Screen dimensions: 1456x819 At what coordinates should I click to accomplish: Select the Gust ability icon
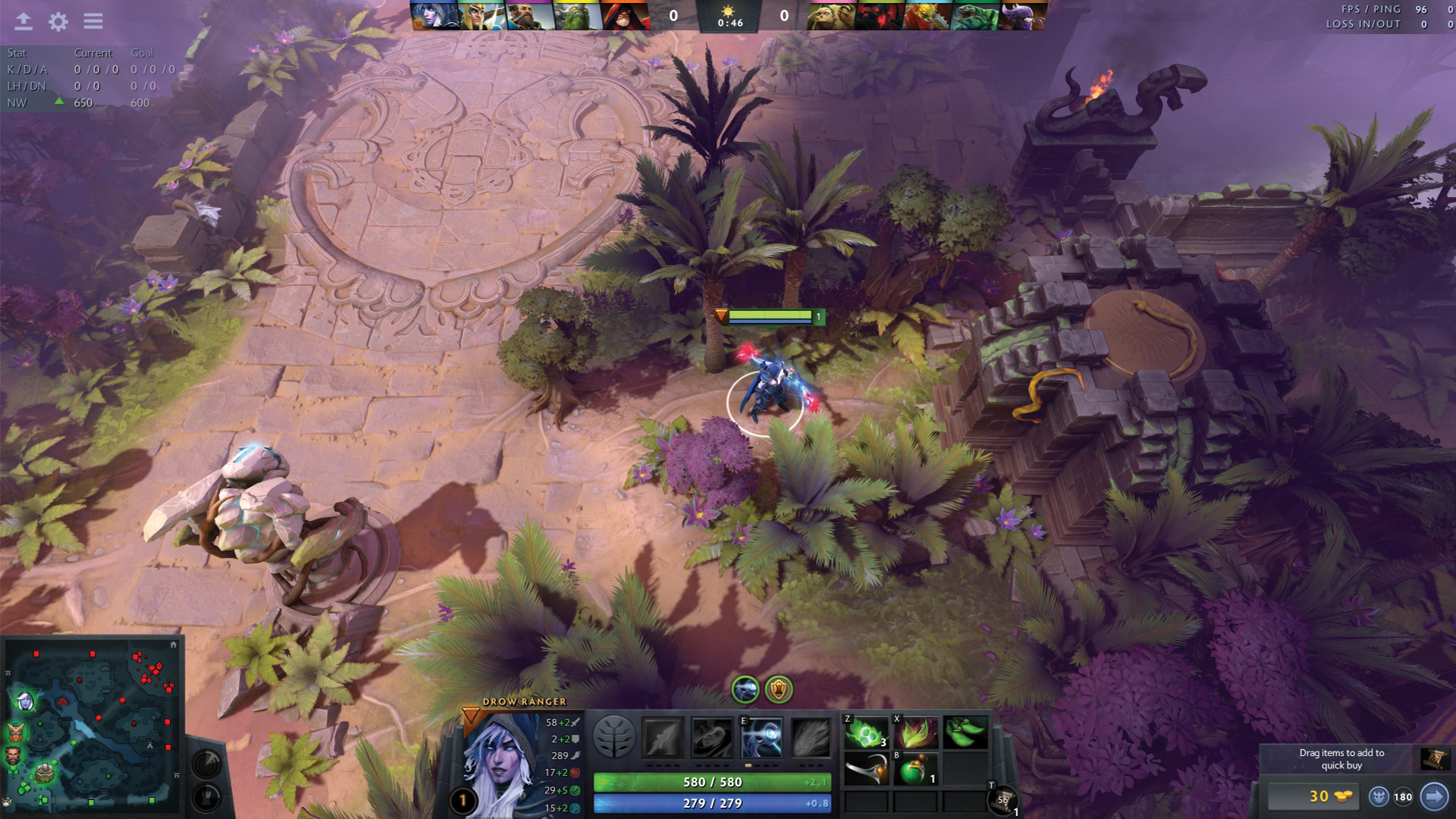coord(712,738)
